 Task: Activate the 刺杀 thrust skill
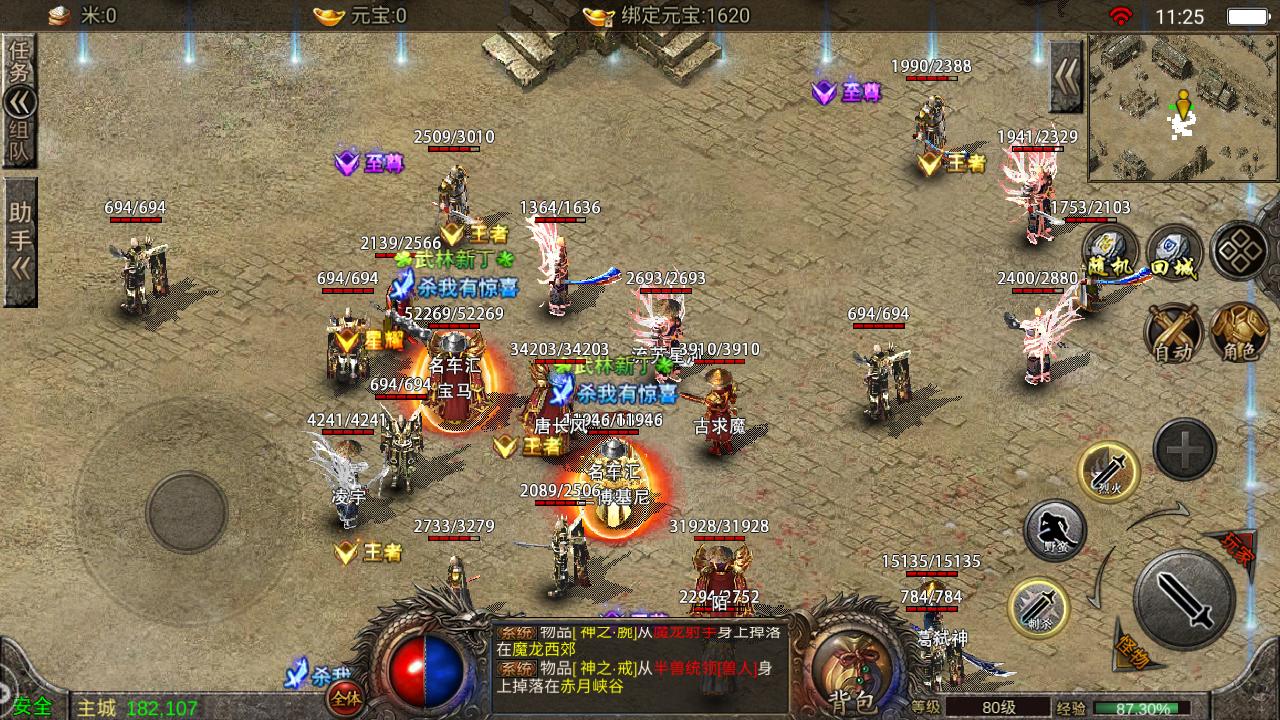click(1038, 607)
